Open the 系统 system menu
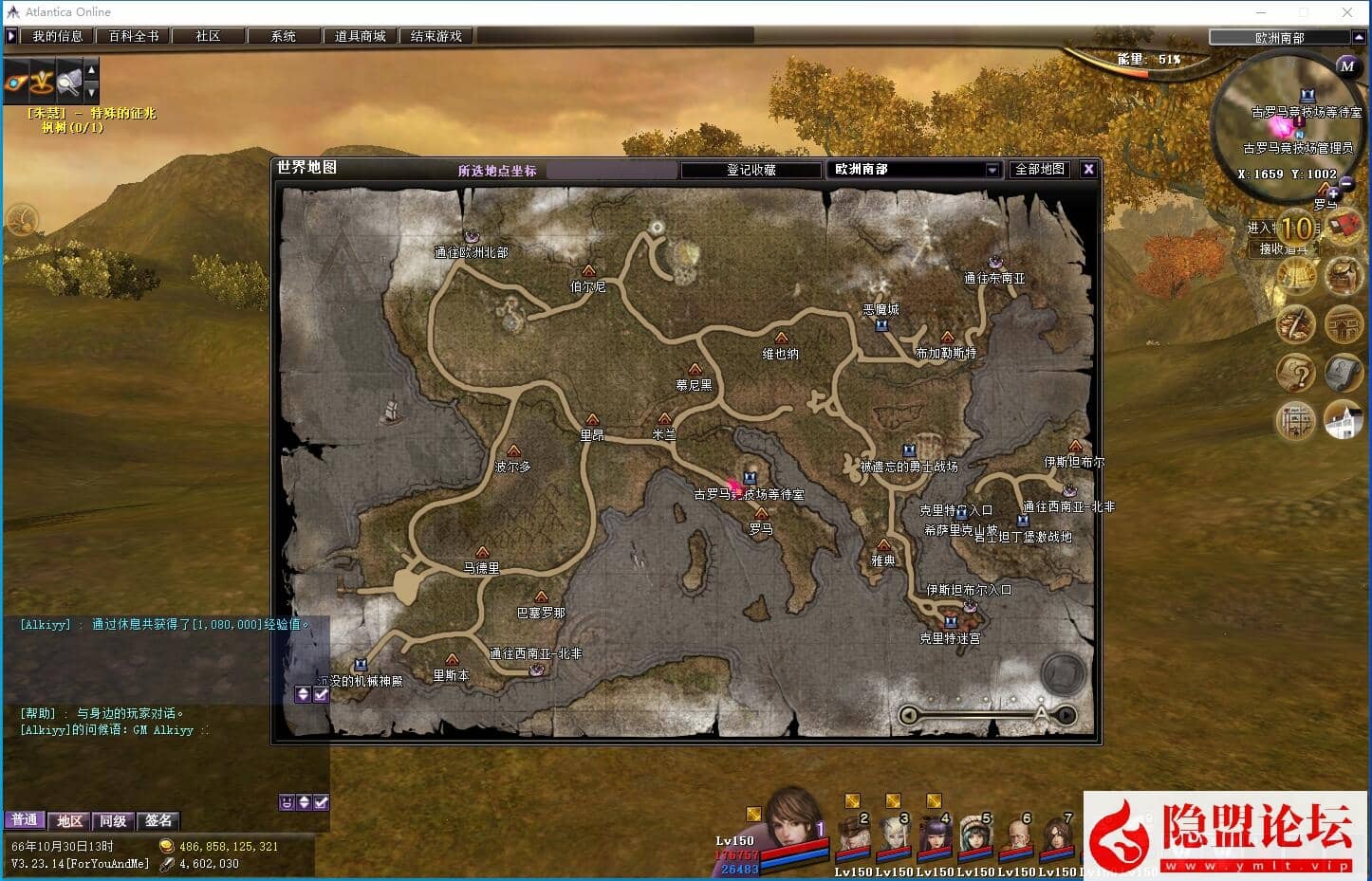 (x=283, y=36)
